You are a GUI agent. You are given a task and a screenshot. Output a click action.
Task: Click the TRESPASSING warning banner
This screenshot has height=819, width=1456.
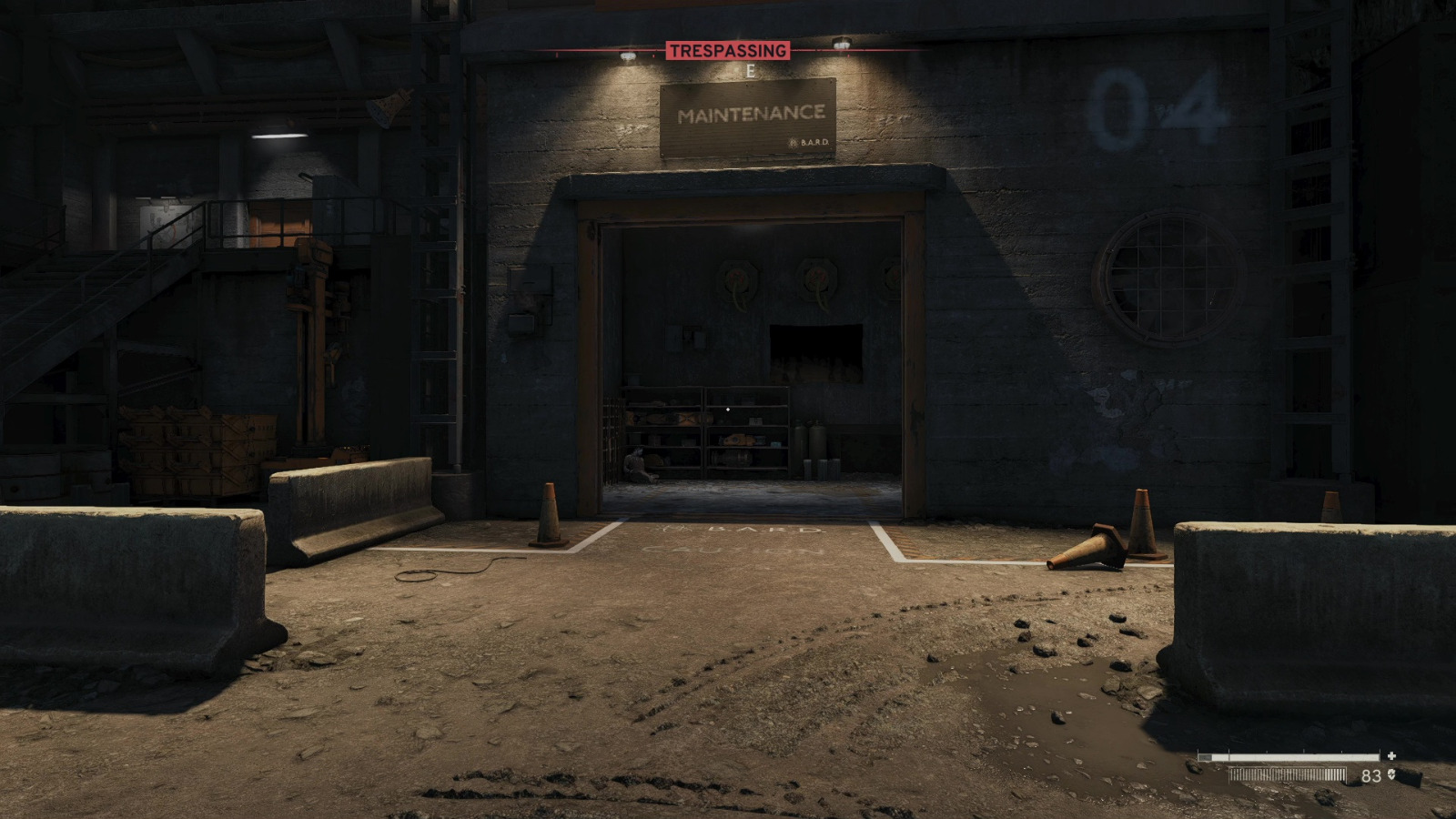click(728, 52)
